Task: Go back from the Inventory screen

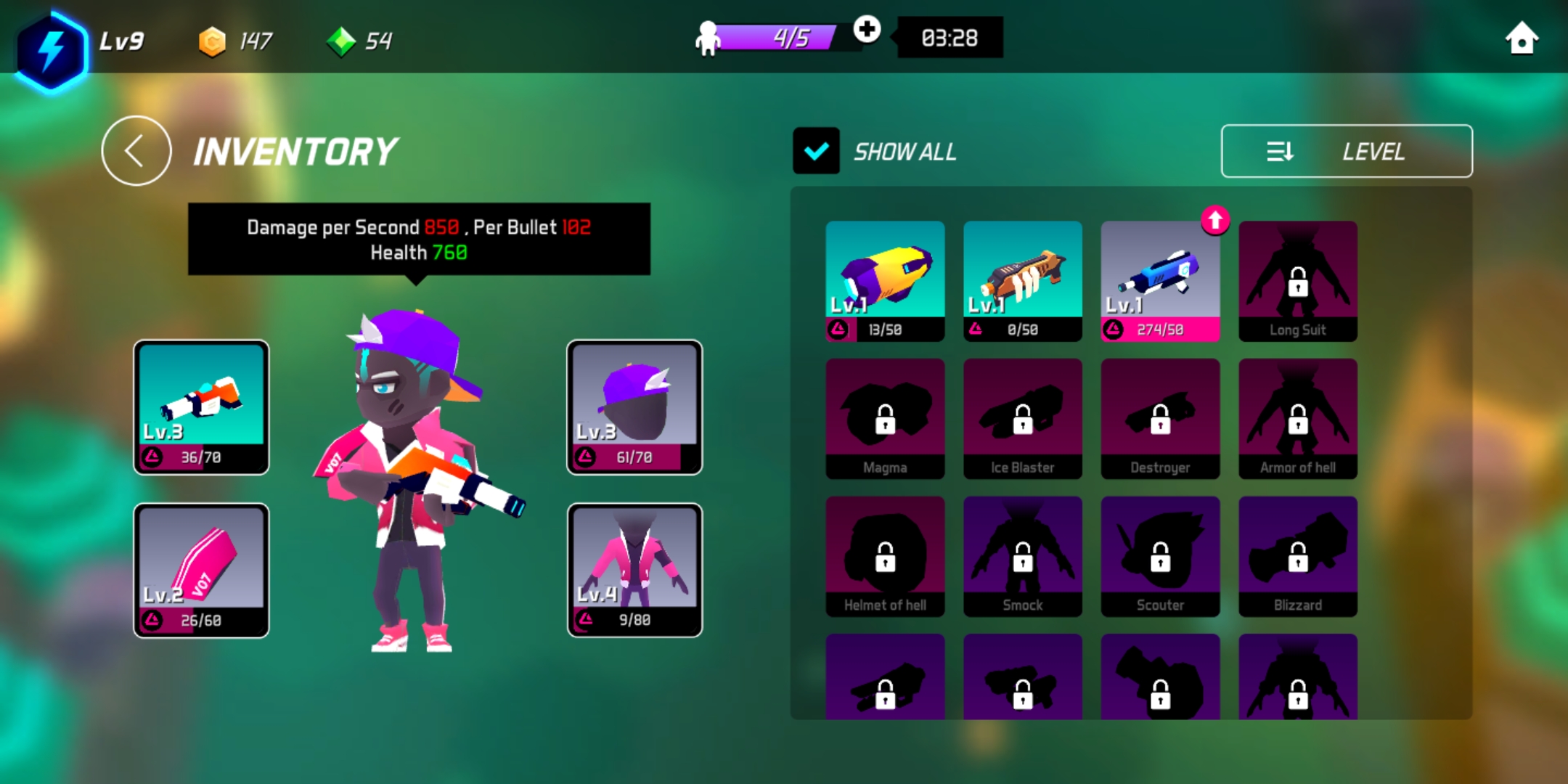Action: [x=136, y=151]
